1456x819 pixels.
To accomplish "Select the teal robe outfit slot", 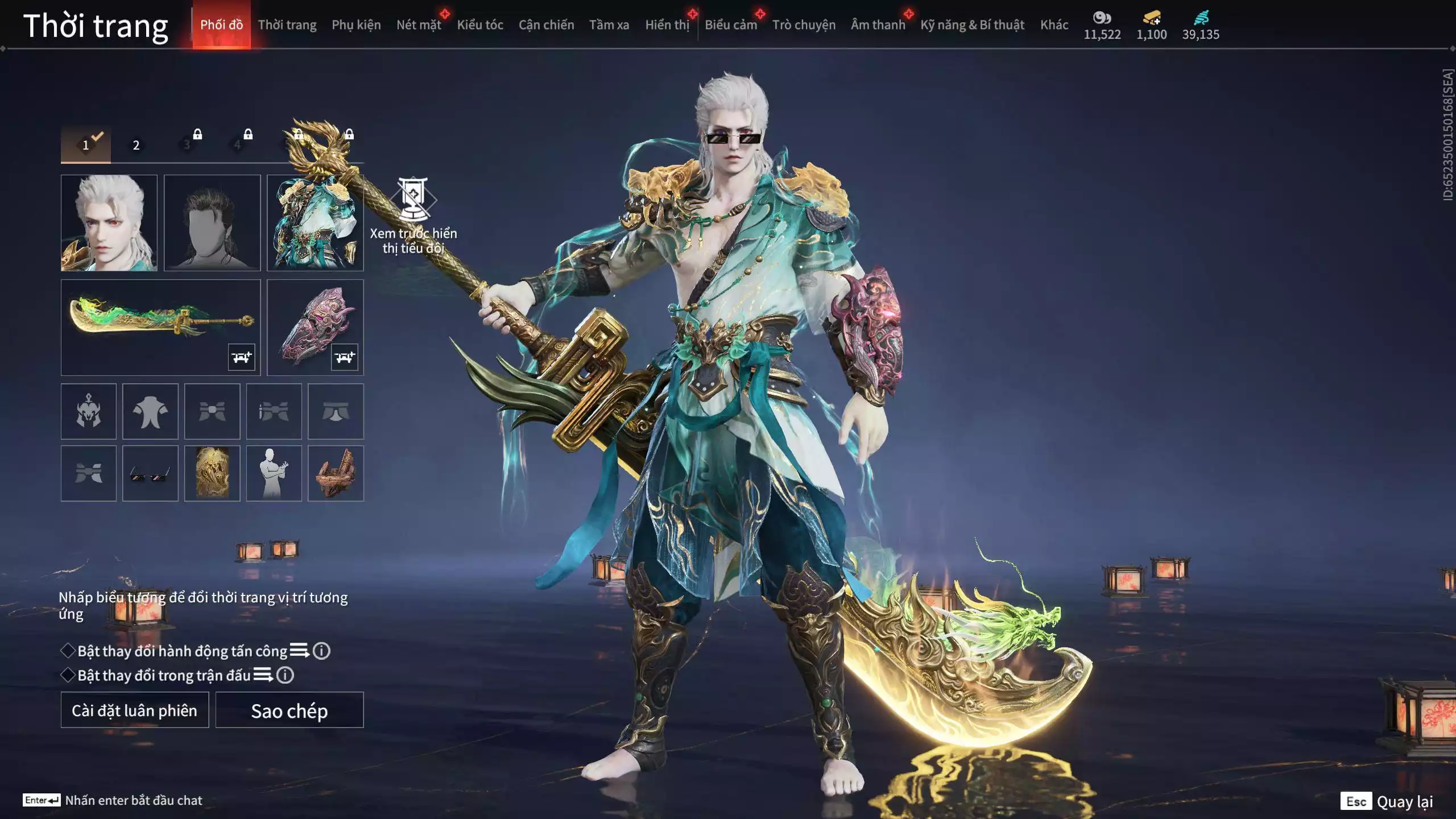I will (315, 222).
